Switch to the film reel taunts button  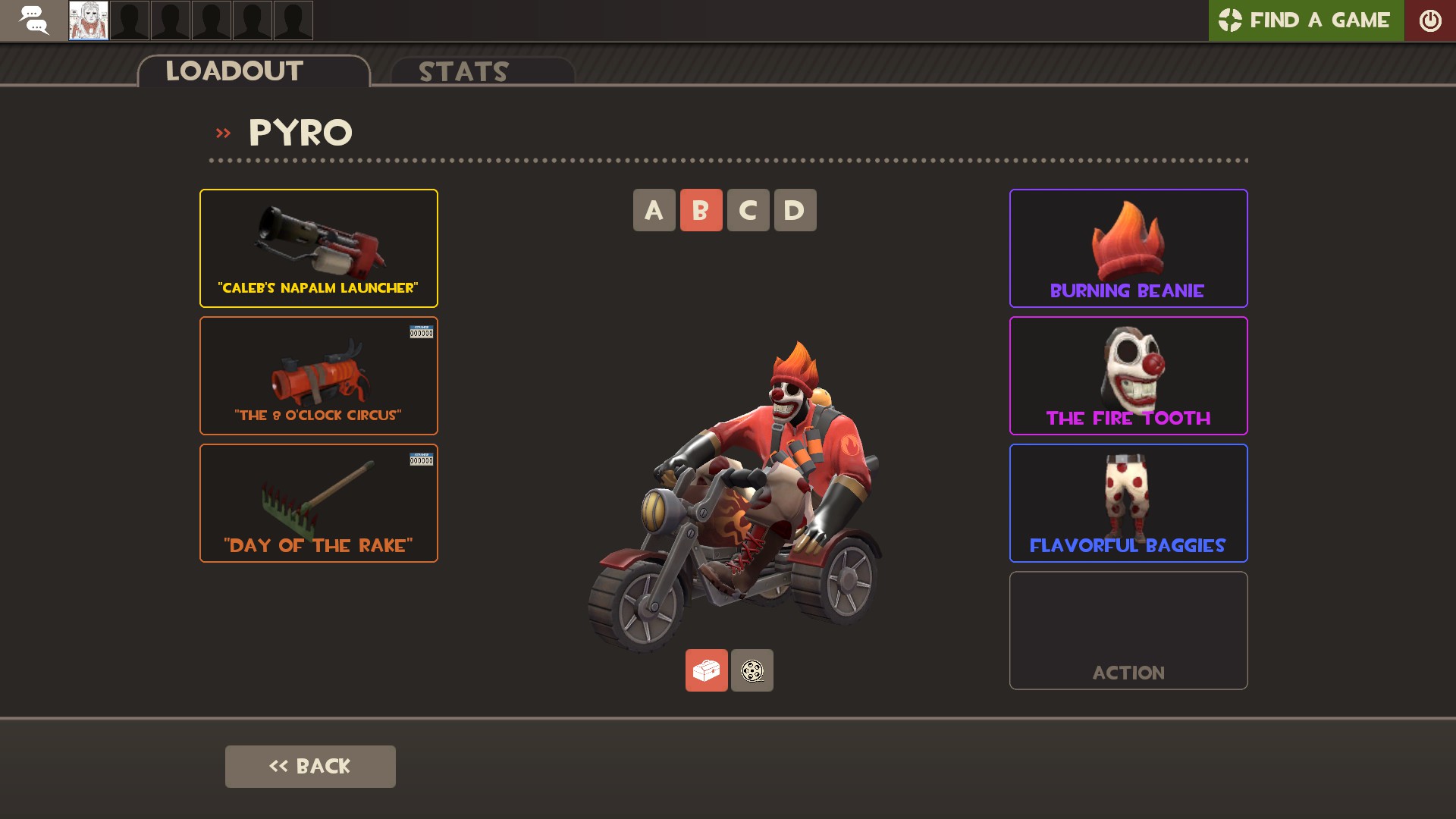(752, 670)
